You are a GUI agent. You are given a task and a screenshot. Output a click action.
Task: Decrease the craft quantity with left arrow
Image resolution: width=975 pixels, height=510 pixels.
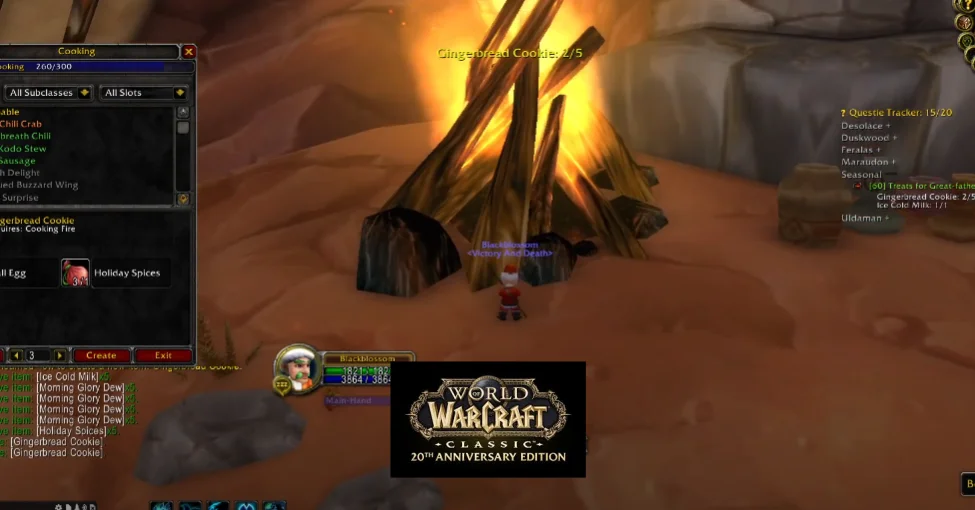point(16,355)
